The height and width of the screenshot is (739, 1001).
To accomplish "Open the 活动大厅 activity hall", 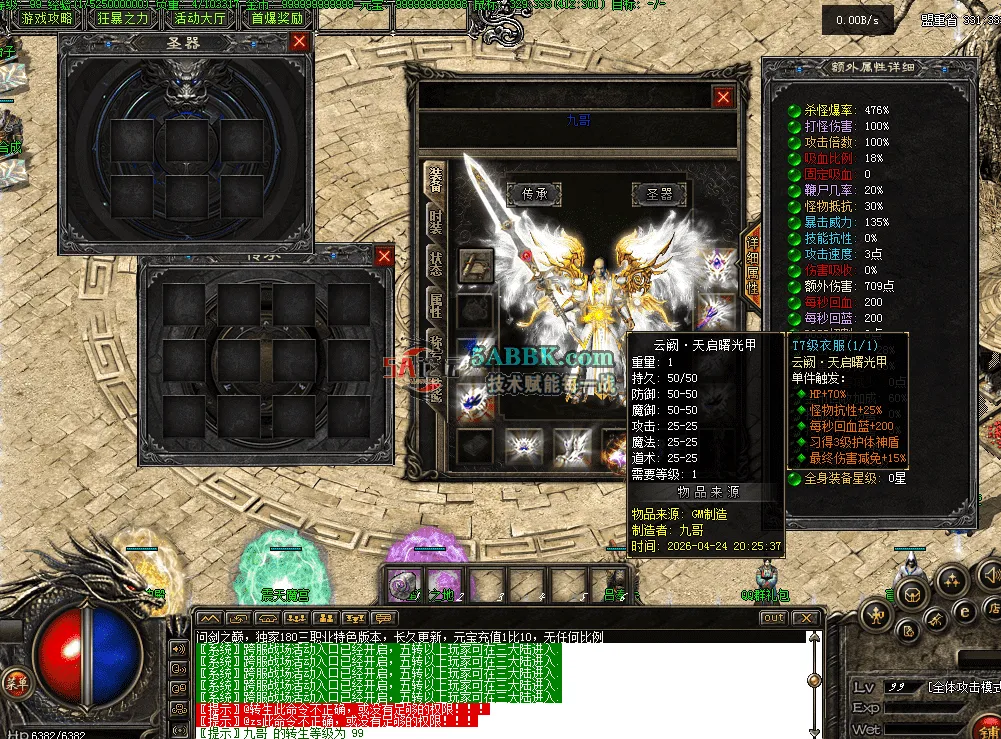I will 201,18.
